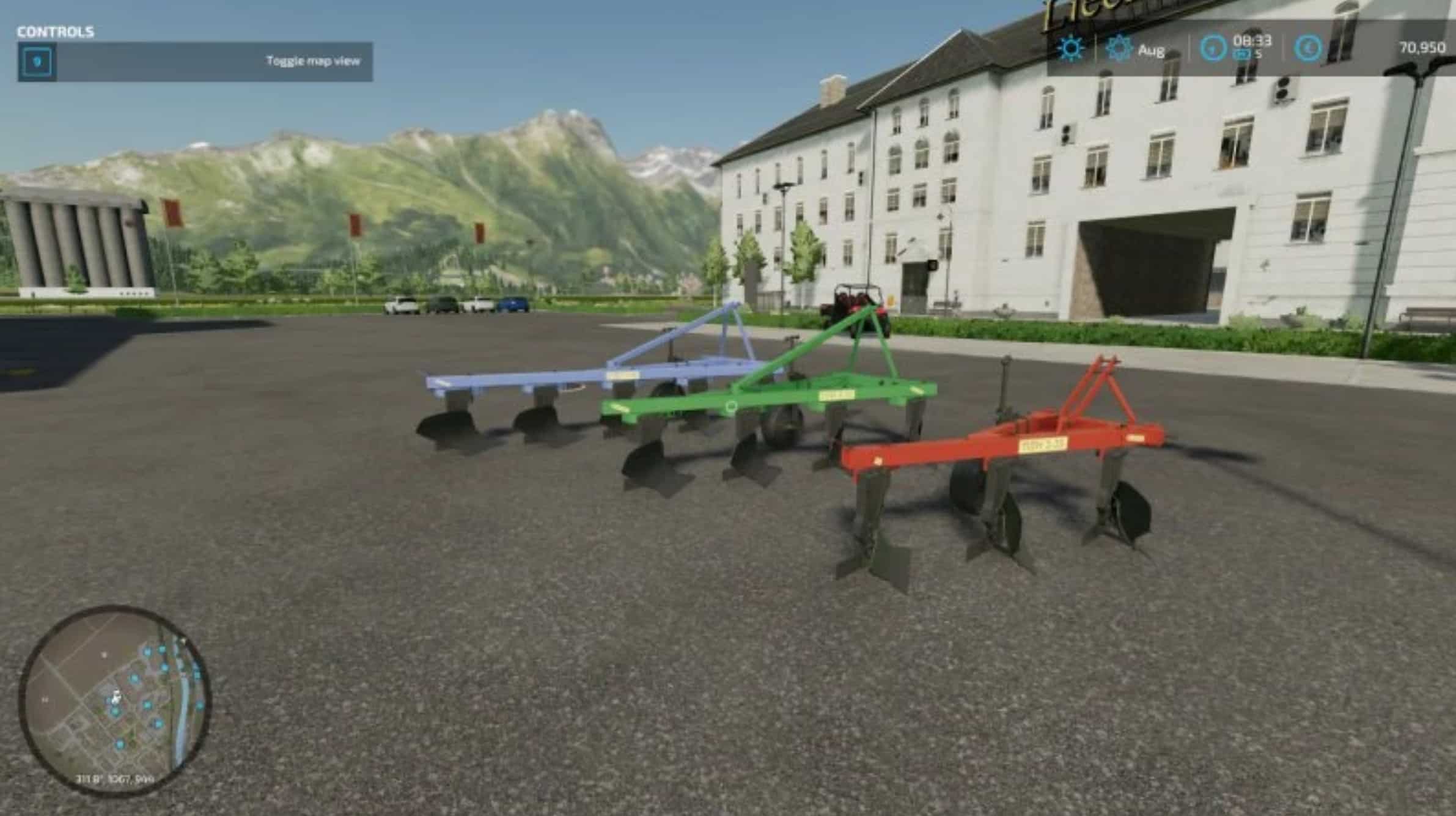1456x816 pixels.
Task: Click the clock icon next to the time
Action: [x=1213, y=48]
